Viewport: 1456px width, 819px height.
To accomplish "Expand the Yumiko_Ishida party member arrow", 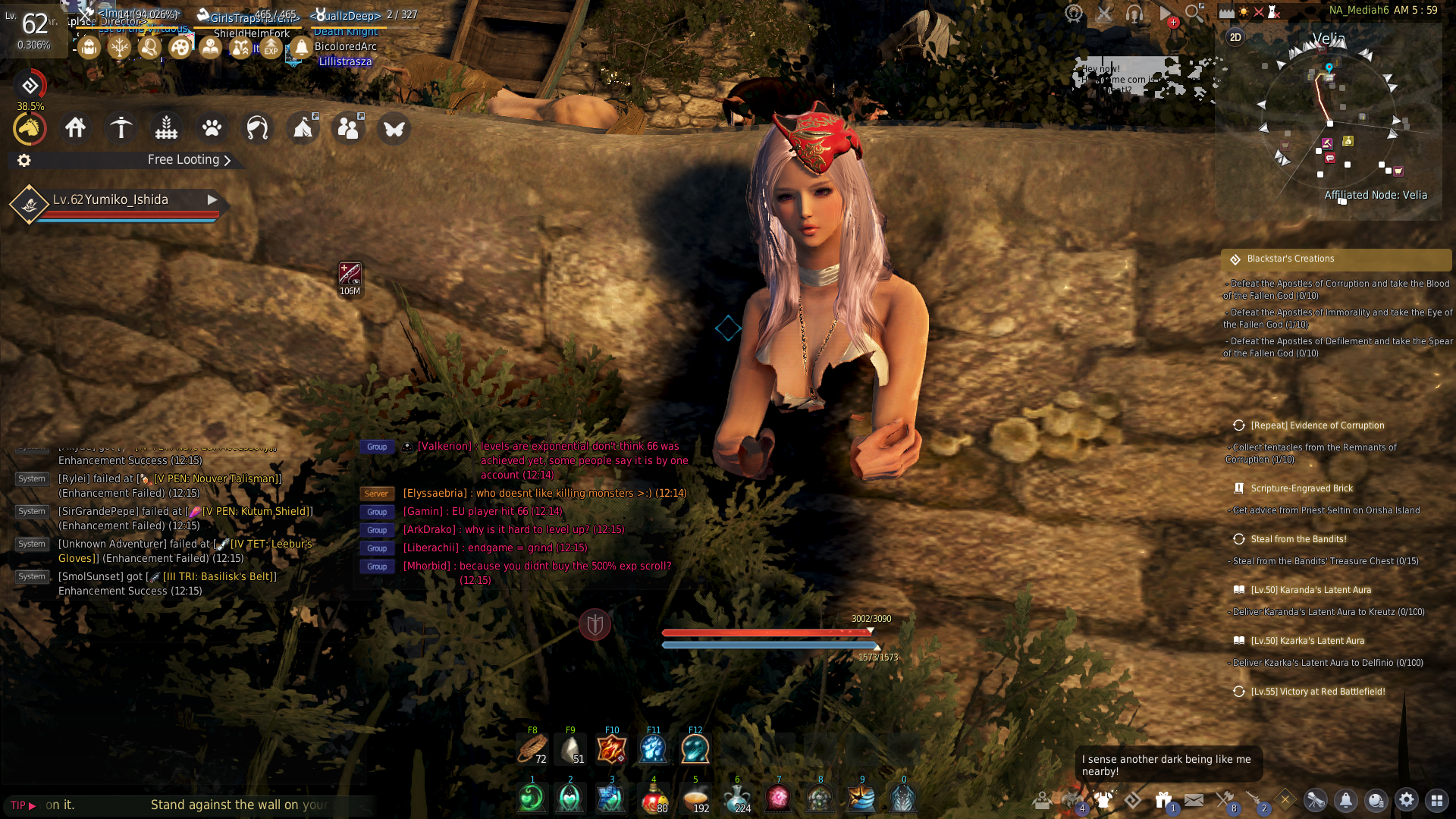I will click(212, 199).
